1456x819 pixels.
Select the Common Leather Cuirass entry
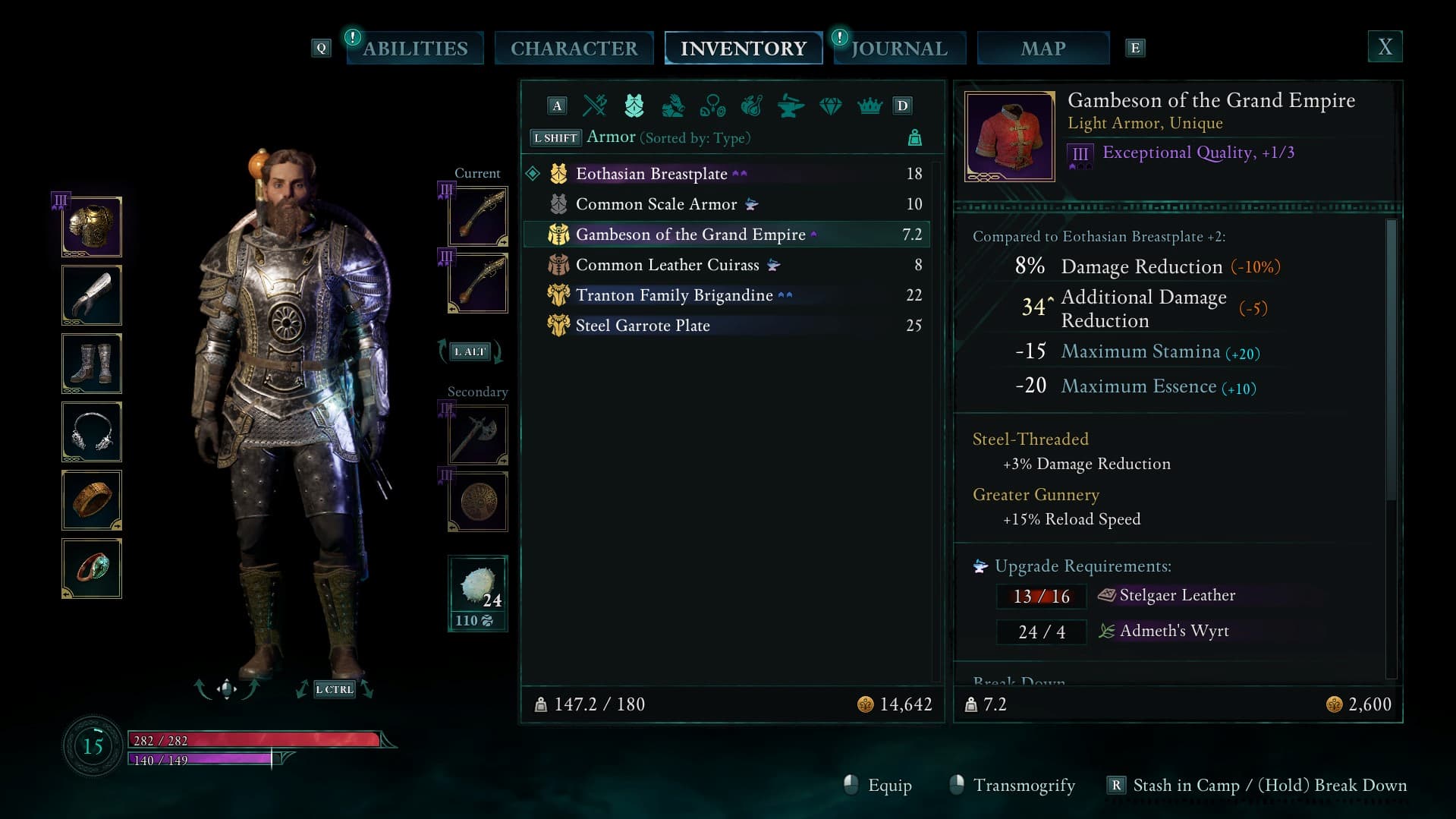coord(667,265)
